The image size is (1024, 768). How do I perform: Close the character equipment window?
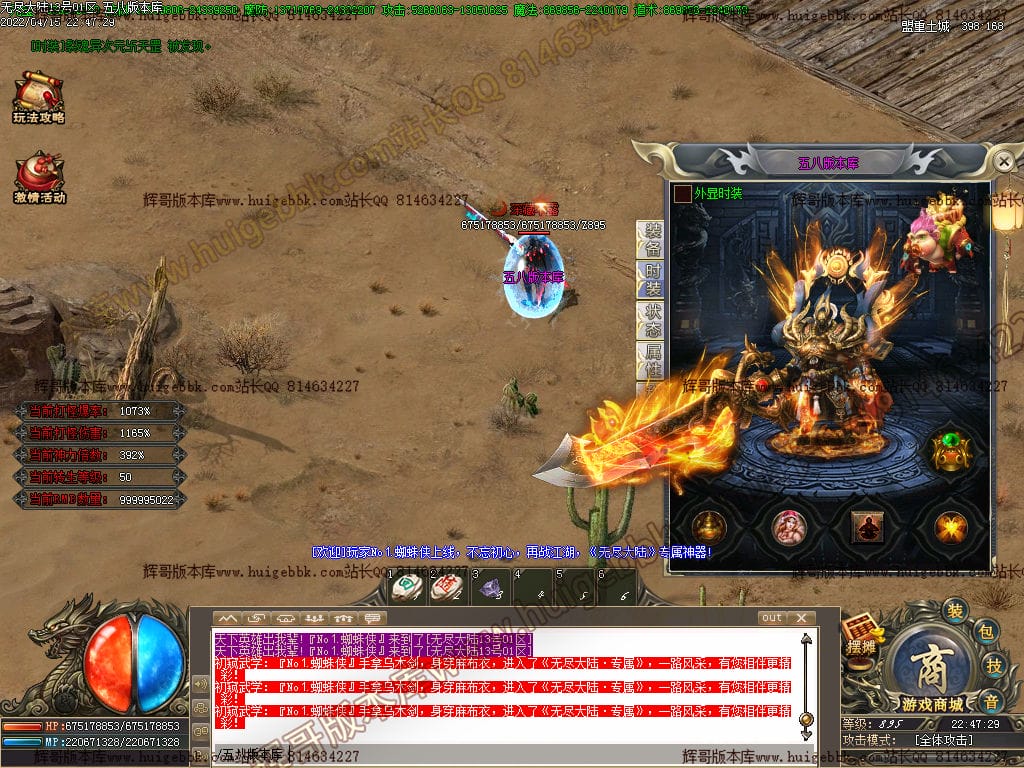1004,161
